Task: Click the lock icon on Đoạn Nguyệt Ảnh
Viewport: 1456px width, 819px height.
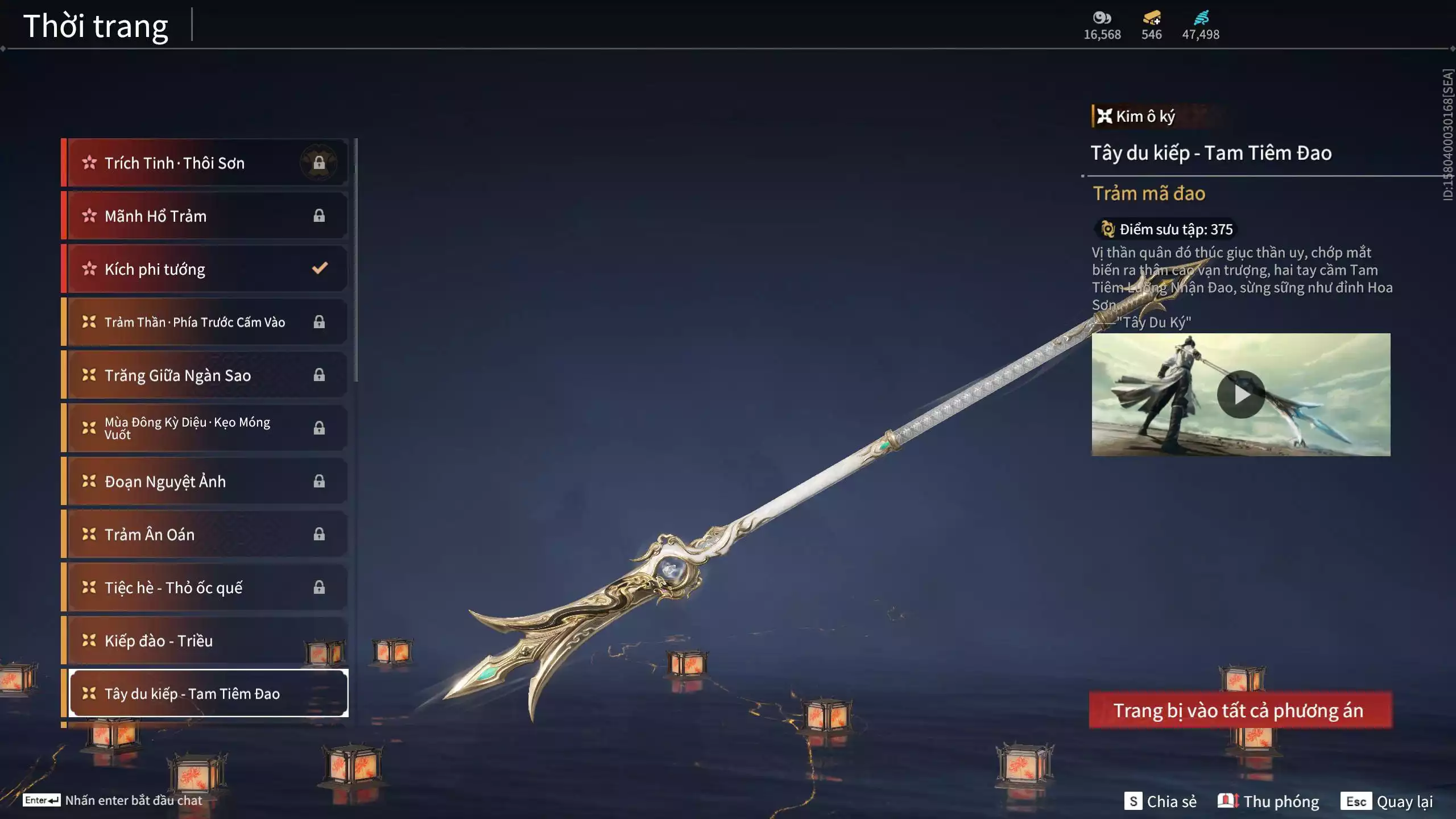Action: pos(319,481)
